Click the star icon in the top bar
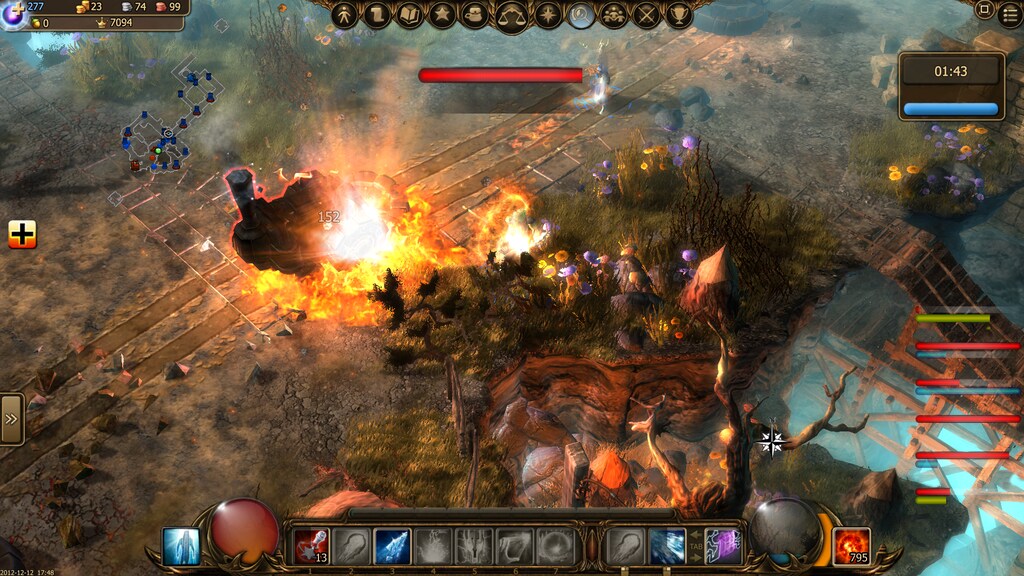Viewport: 1024px width, 576px height. [443, 14]
